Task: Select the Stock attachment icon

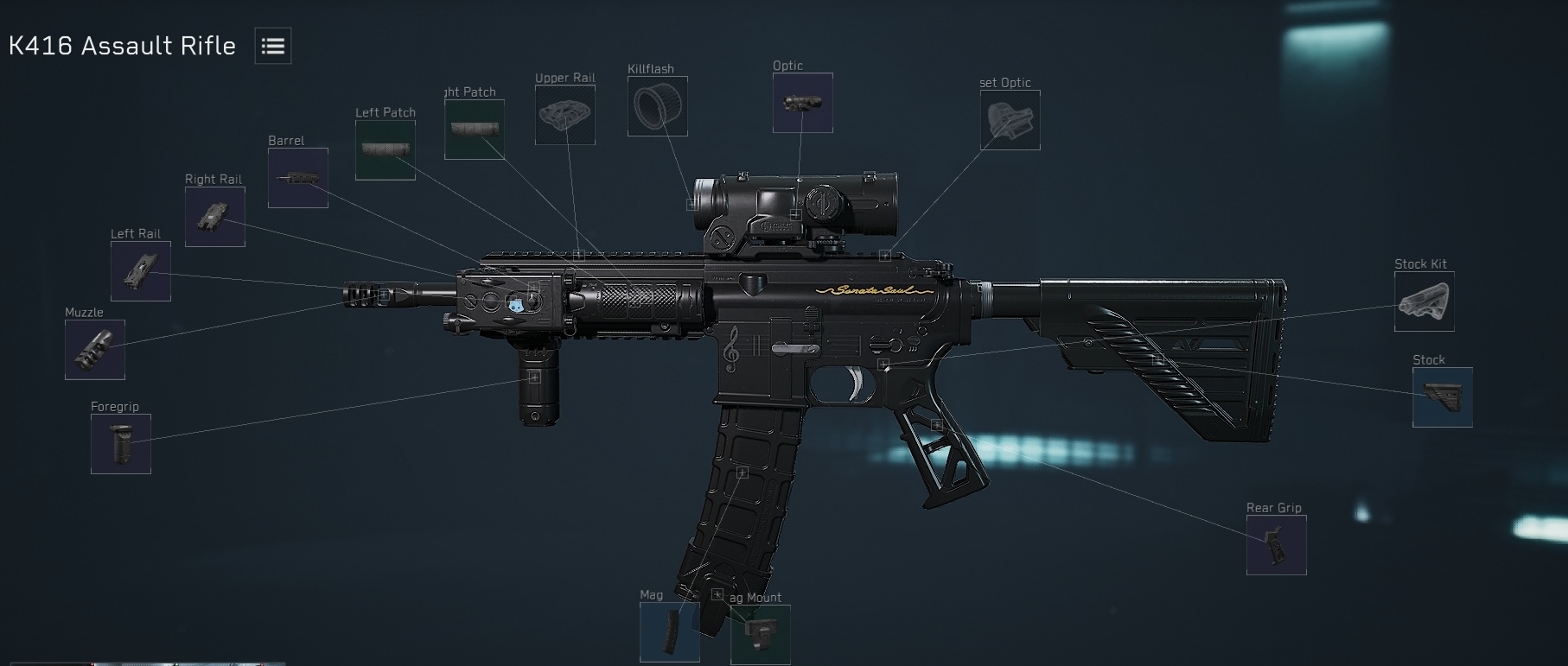Action: (x=1442, y=398)
